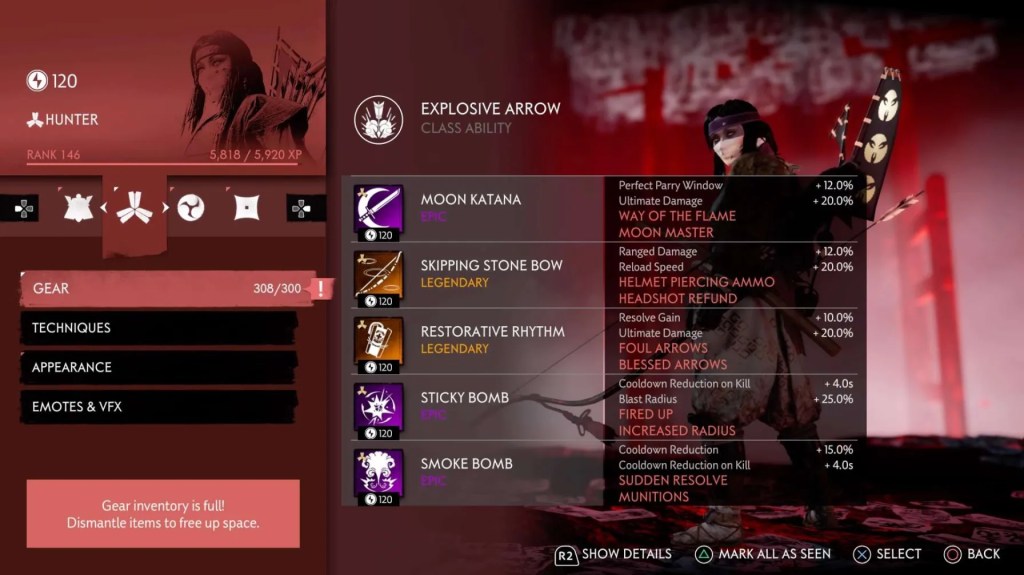Select the Hunter class tab
The height and width of the screenshot is (575, 1024).
134,208
